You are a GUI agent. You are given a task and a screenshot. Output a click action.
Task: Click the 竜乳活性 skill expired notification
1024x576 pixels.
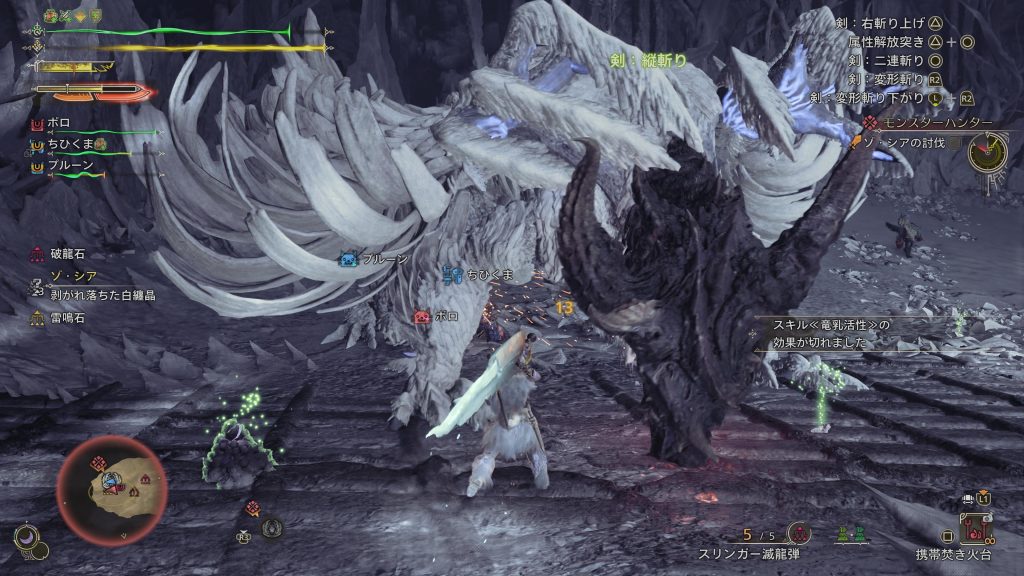click(835, 333)
